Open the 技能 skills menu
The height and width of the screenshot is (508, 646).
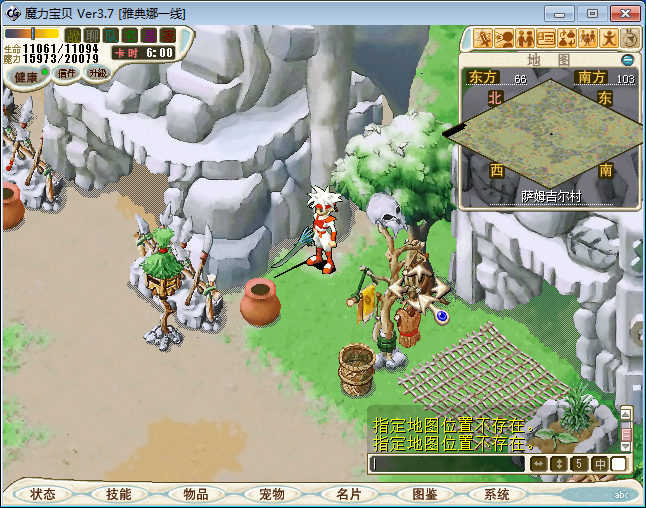coord(119,494)
